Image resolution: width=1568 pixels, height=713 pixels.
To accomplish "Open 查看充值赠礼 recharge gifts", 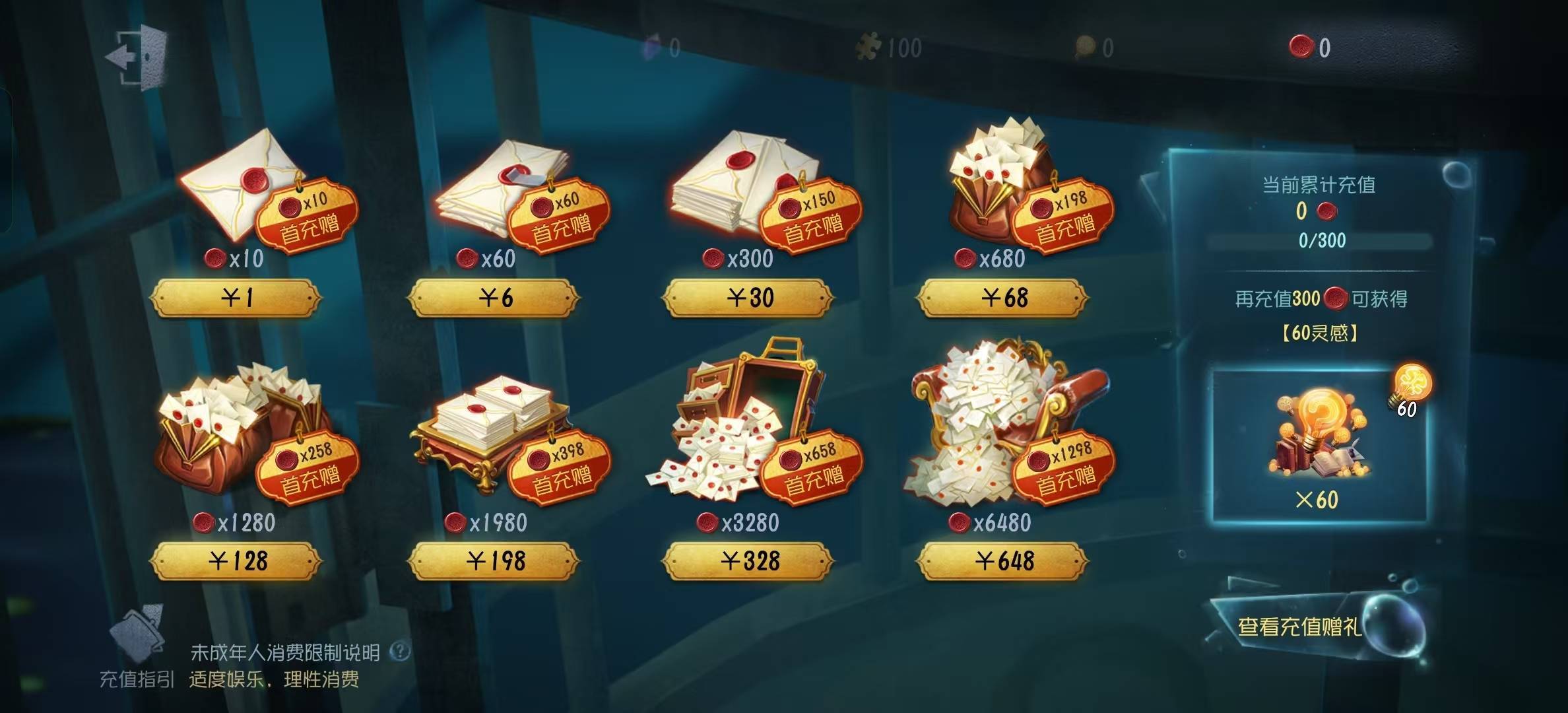I will tap(1300, 625).
